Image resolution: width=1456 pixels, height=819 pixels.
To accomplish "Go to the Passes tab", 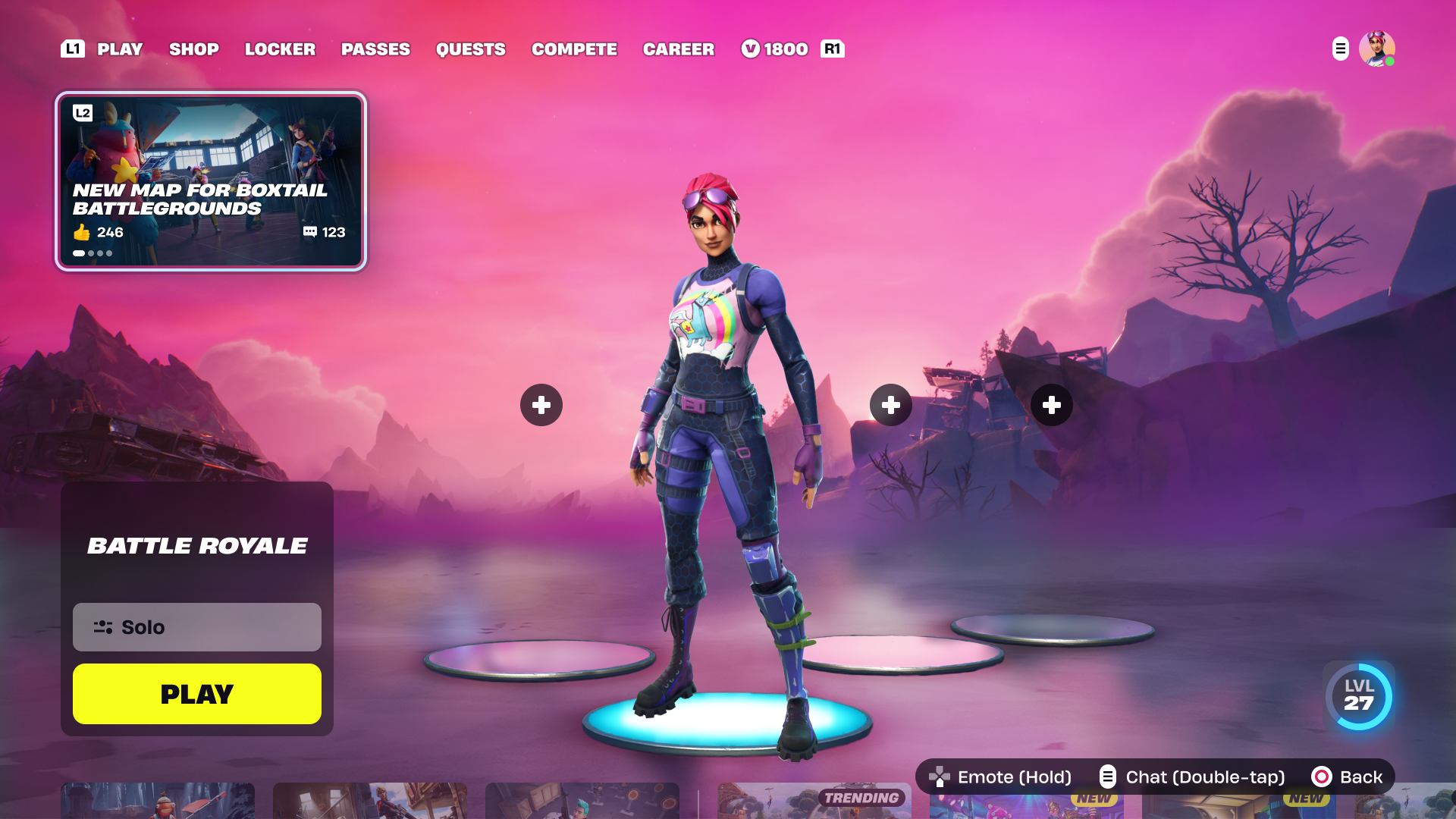I will point(375,49).
